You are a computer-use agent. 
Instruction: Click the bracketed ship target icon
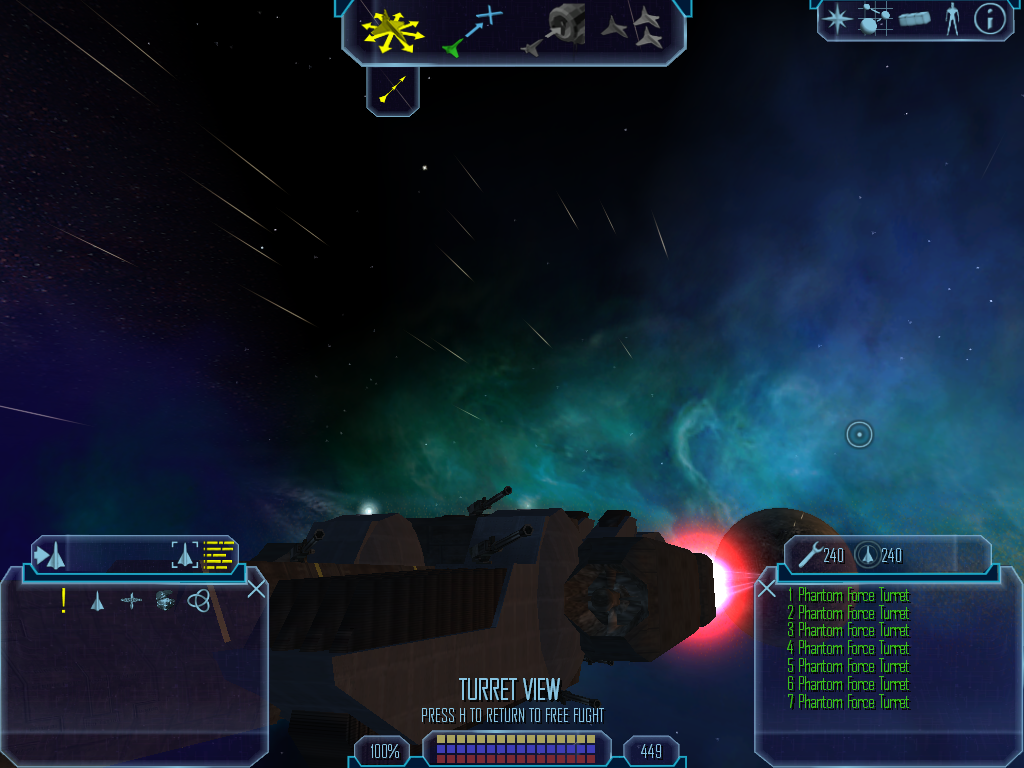(x=184, y=554)
